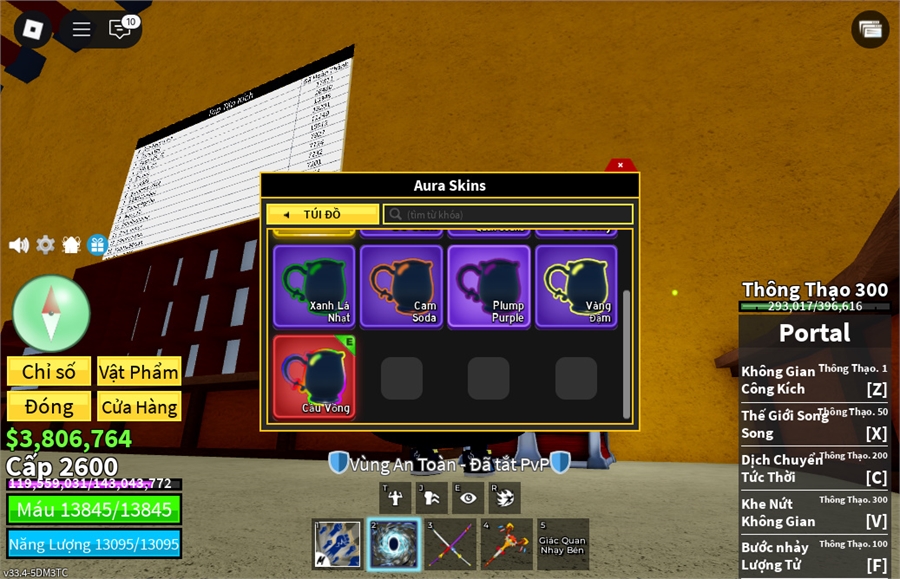Close the Aura Skins window

620,165
